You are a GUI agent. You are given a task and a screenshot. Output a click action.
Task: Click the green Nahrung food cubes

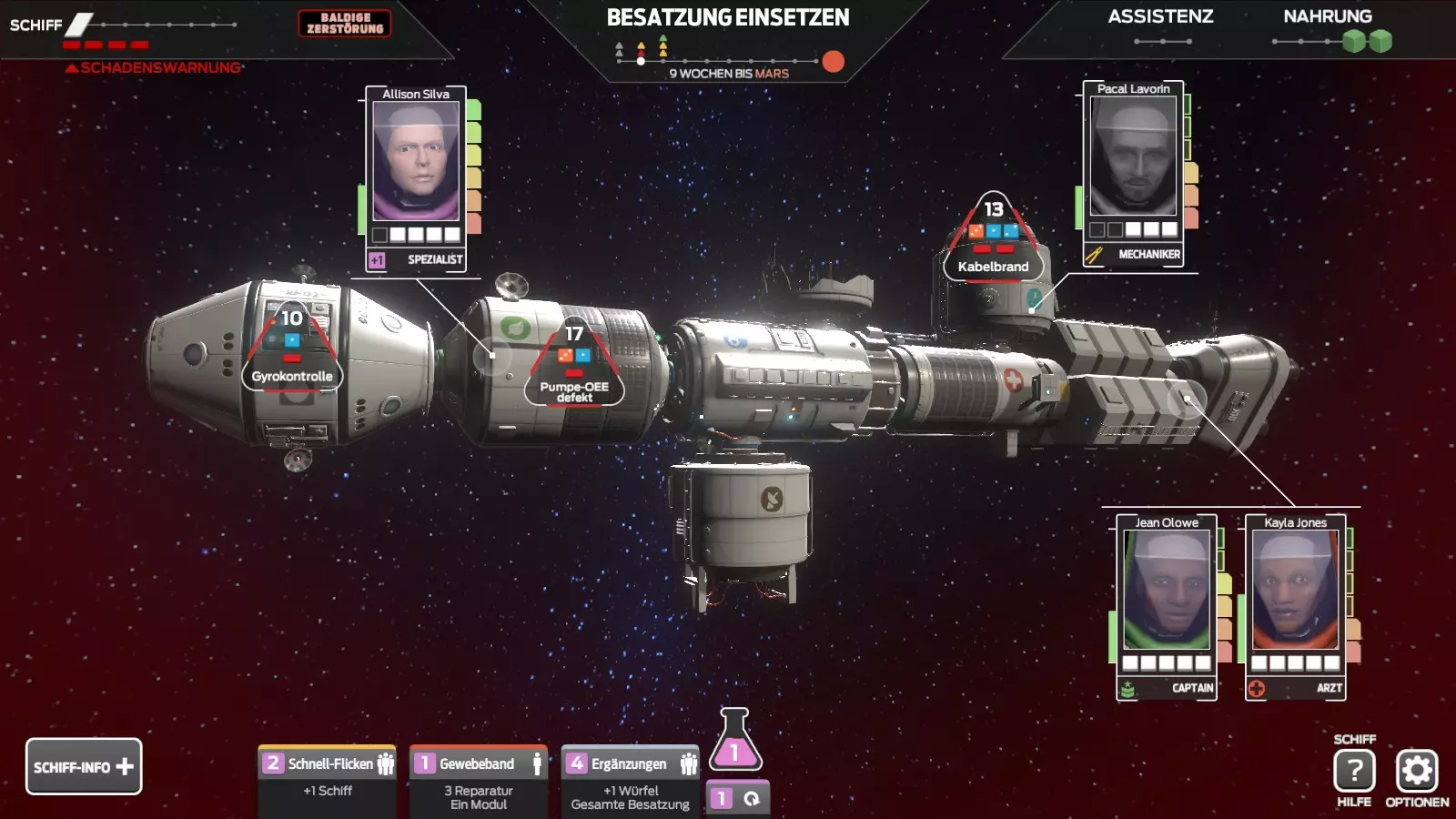[x=1368, y=41]
